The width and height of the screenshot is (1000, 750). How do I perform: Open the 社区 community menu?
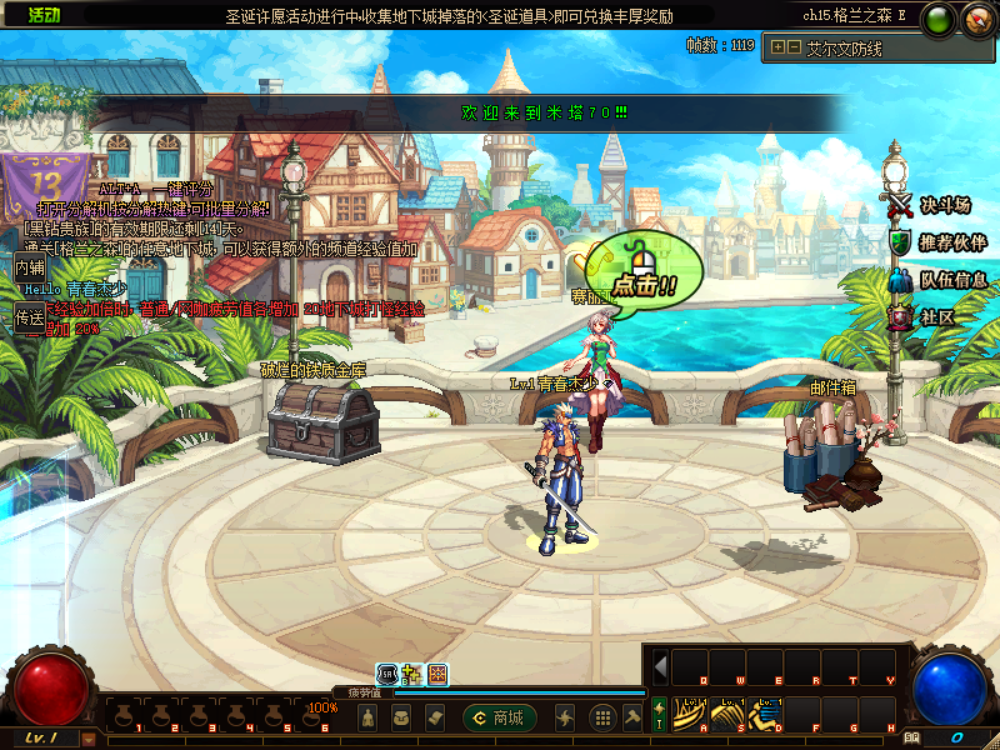924,317
